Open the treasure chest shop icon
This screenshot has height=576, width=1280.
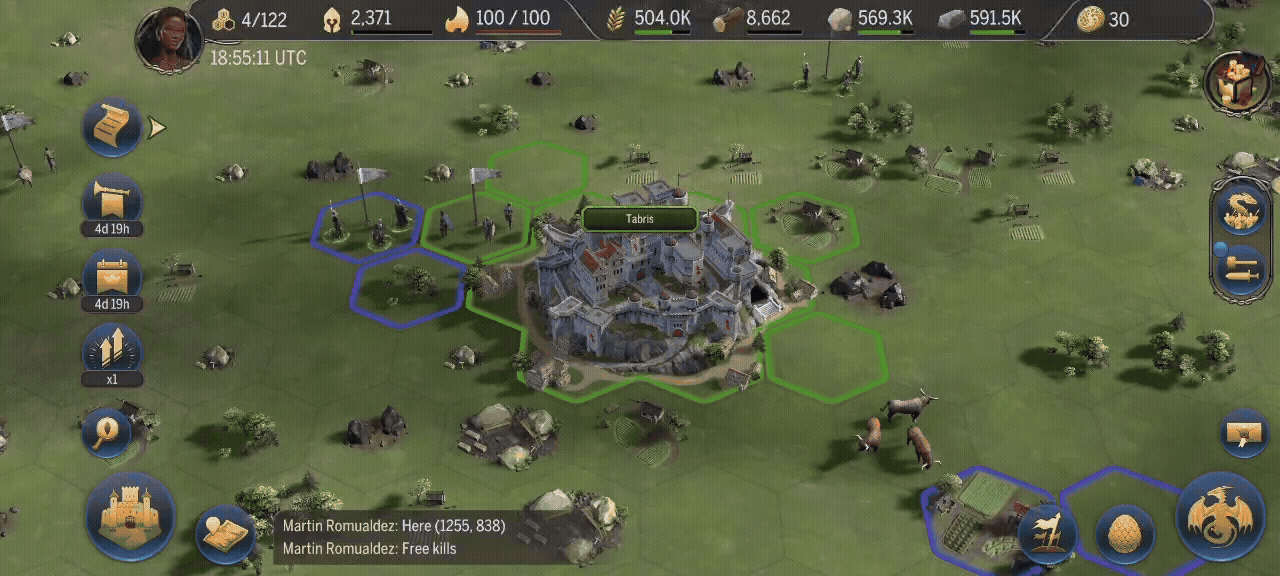coord(1238,82)
